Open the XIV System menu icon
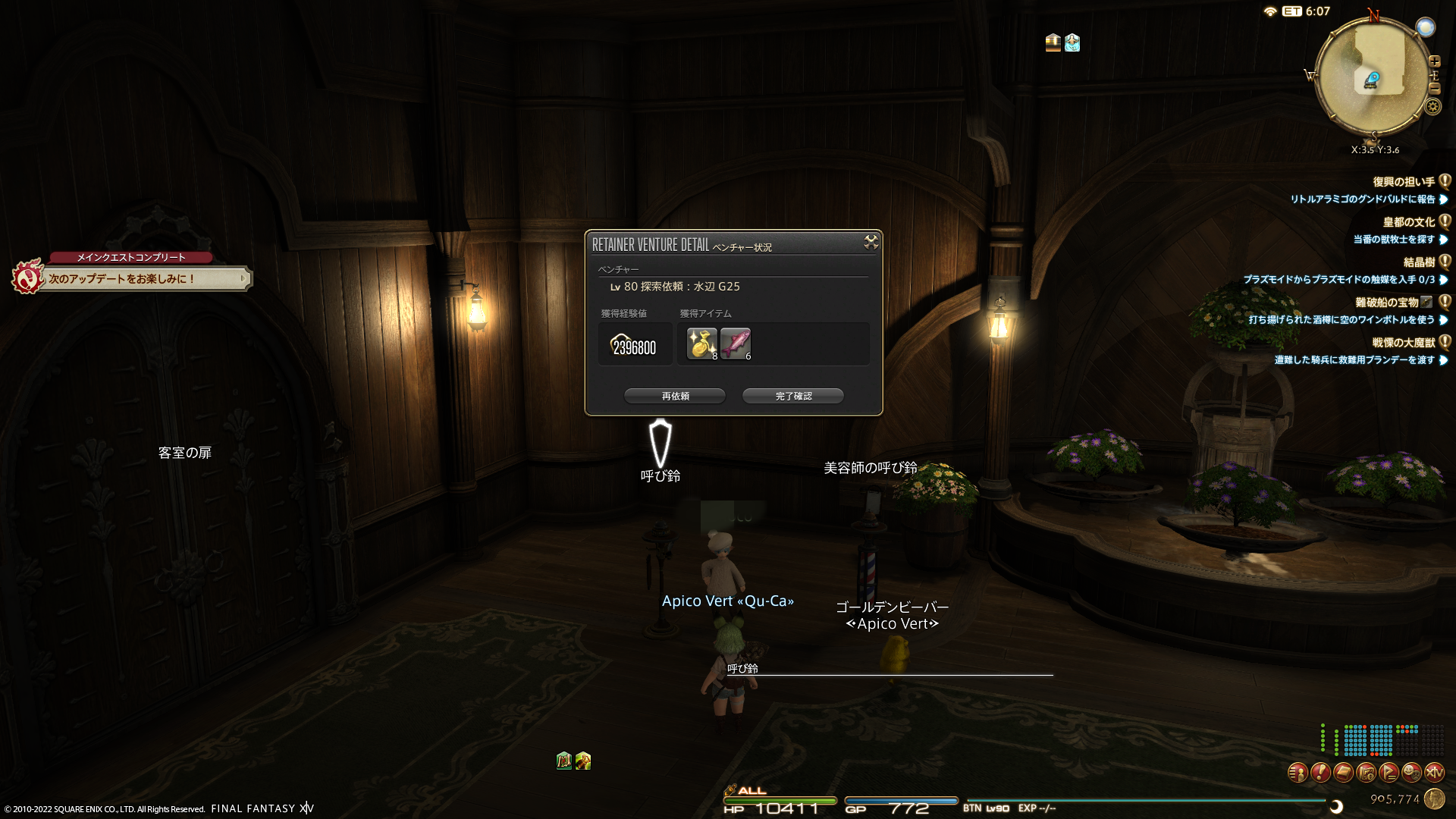This screenshot has width=1456, height=819. pyautogui.click(x=1434, y=773)
